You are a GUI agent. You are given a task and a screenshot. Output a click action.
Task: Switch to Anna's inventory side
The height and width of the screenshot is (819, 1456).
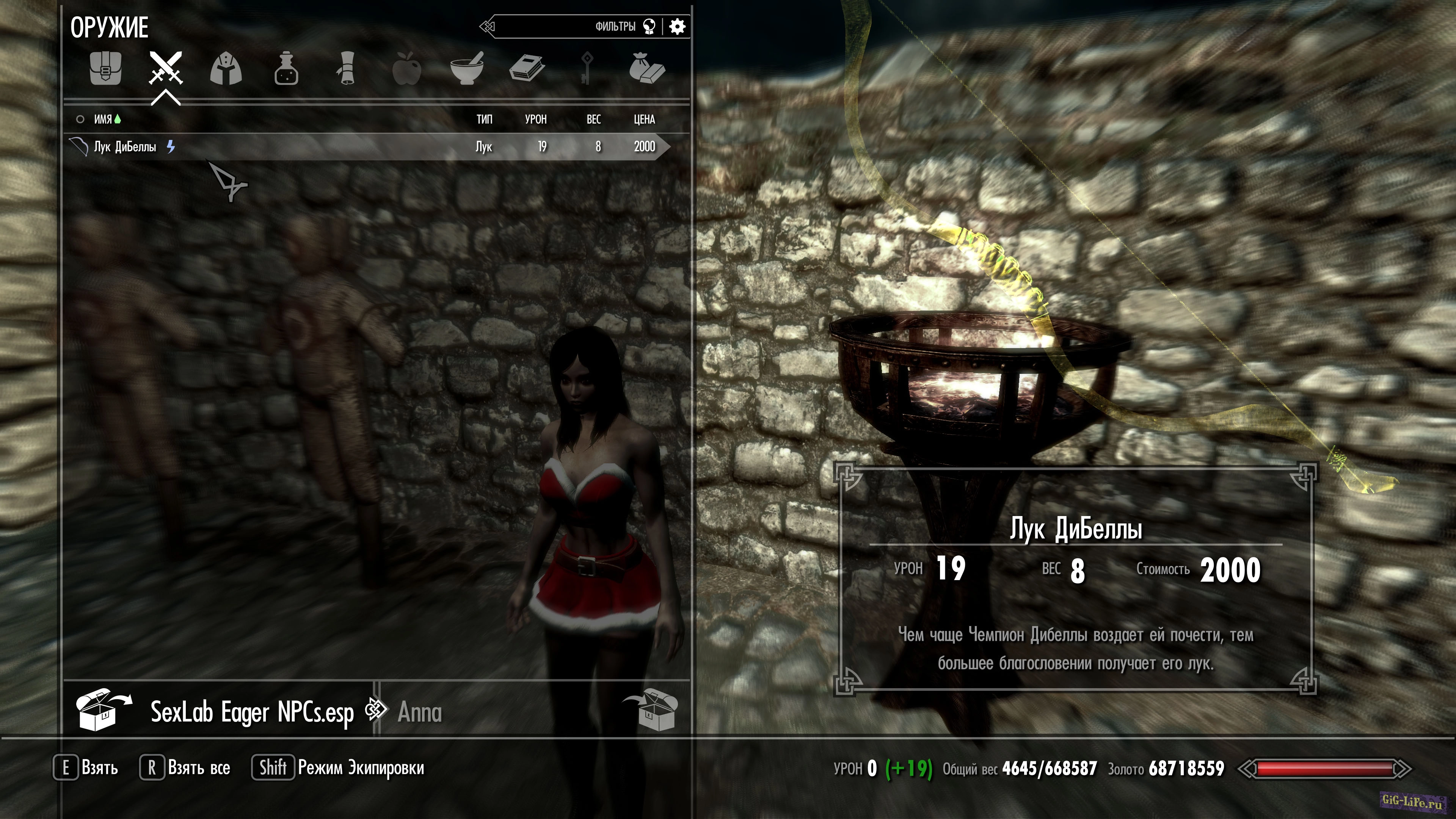pyautogui.click(x=420, y=712)
